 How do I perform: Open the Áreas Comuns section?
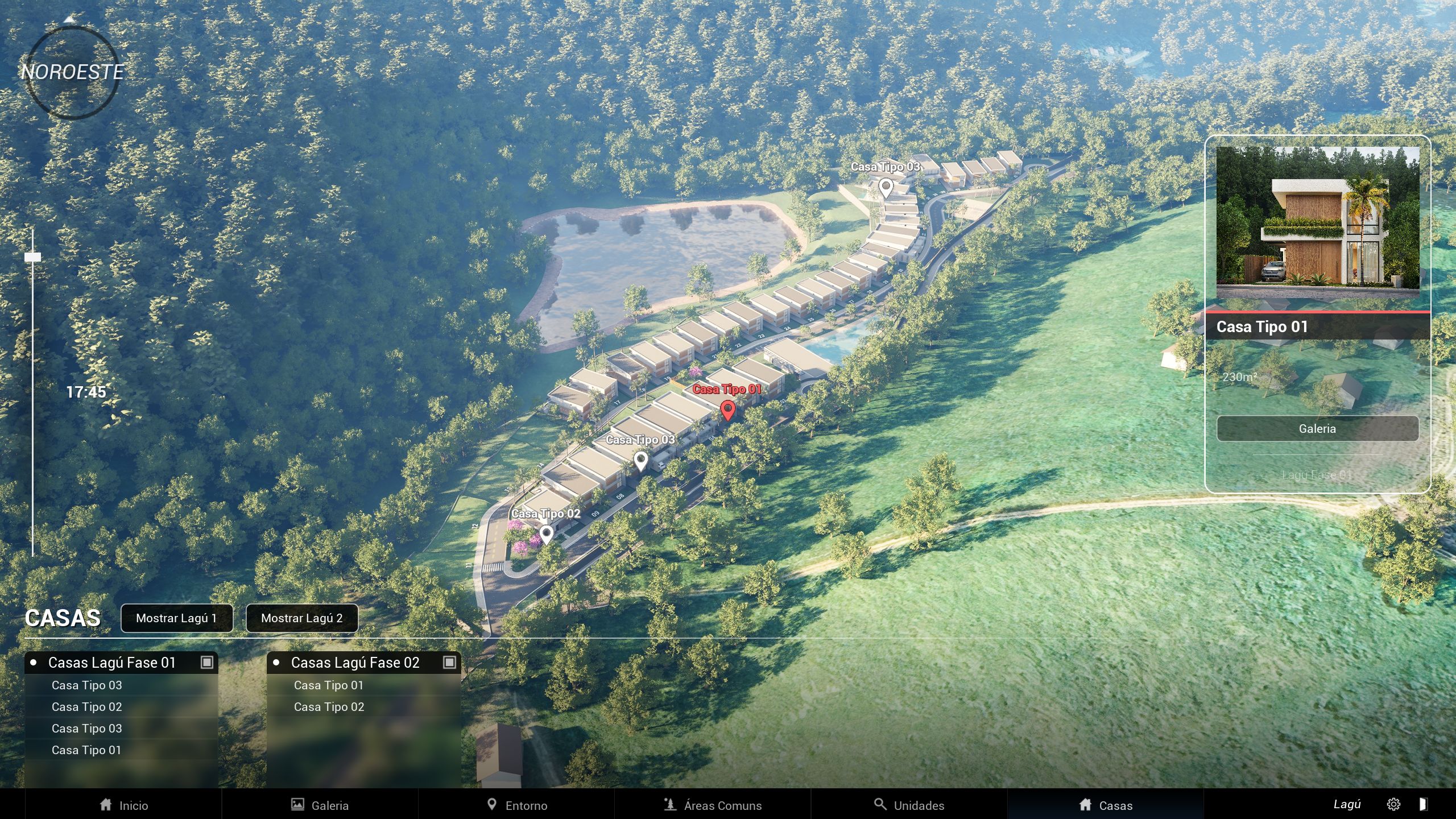point(713,805)
